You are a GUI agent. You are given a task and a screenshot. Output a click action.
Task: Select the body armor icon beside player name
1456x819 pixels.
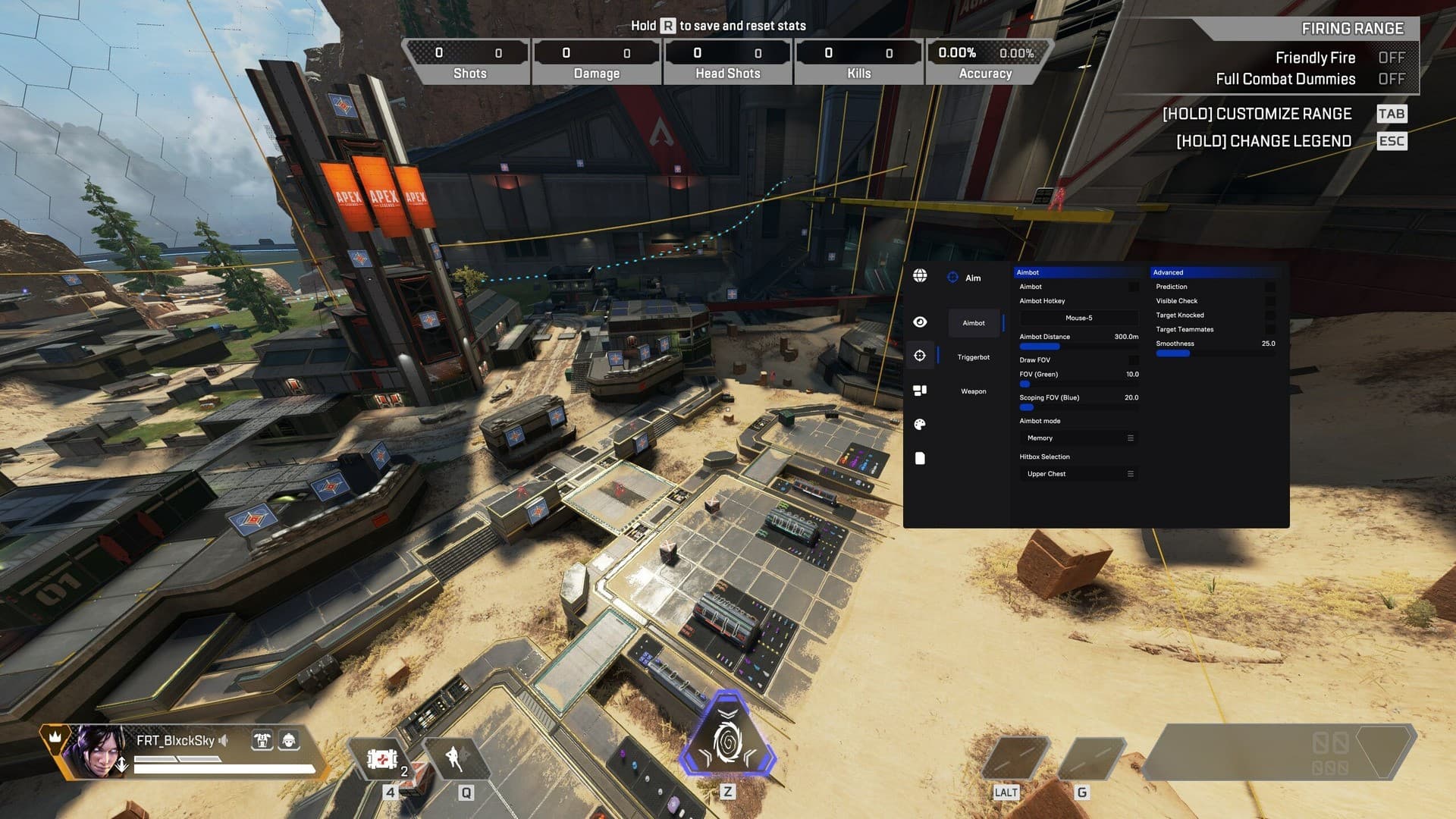(x=262, y=740)
